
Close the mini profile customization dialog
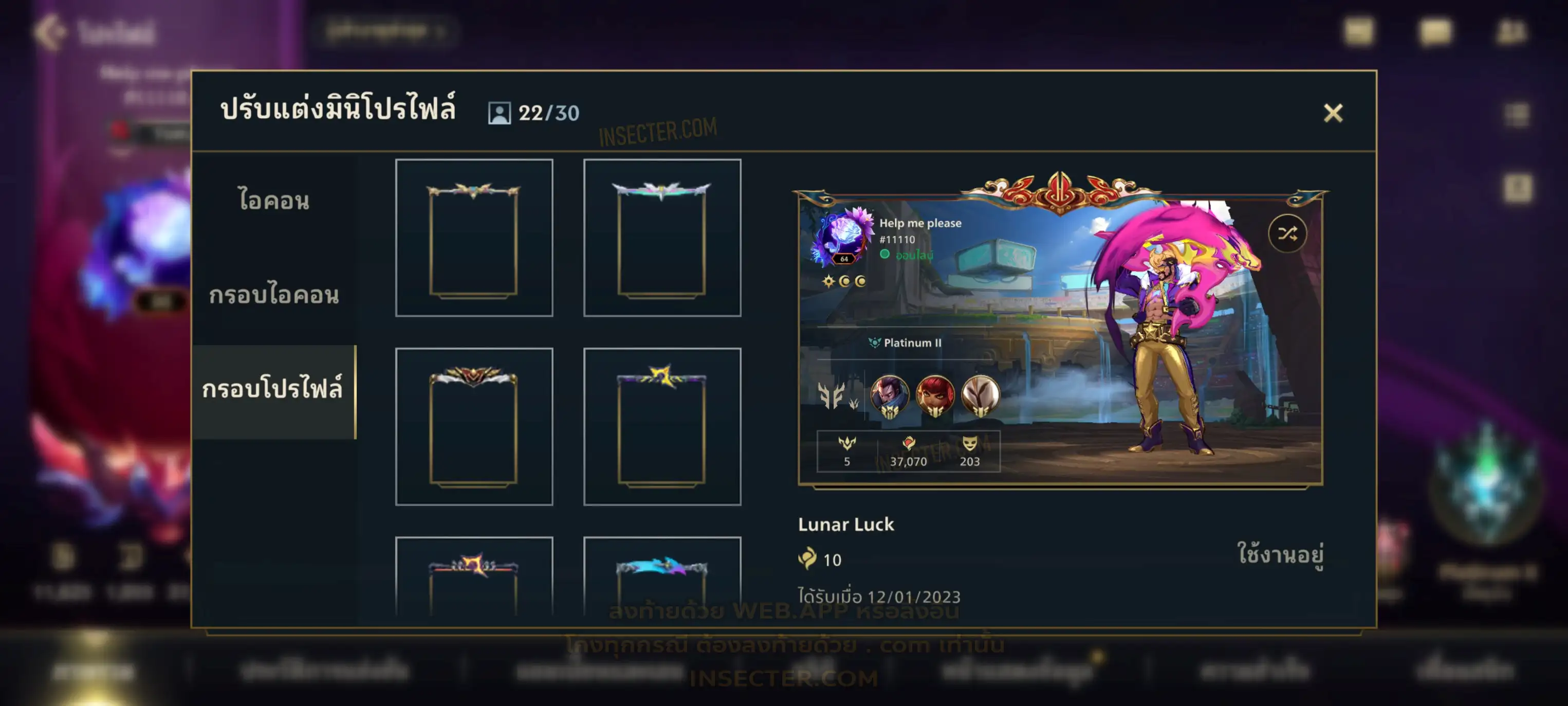[1333, 113]
